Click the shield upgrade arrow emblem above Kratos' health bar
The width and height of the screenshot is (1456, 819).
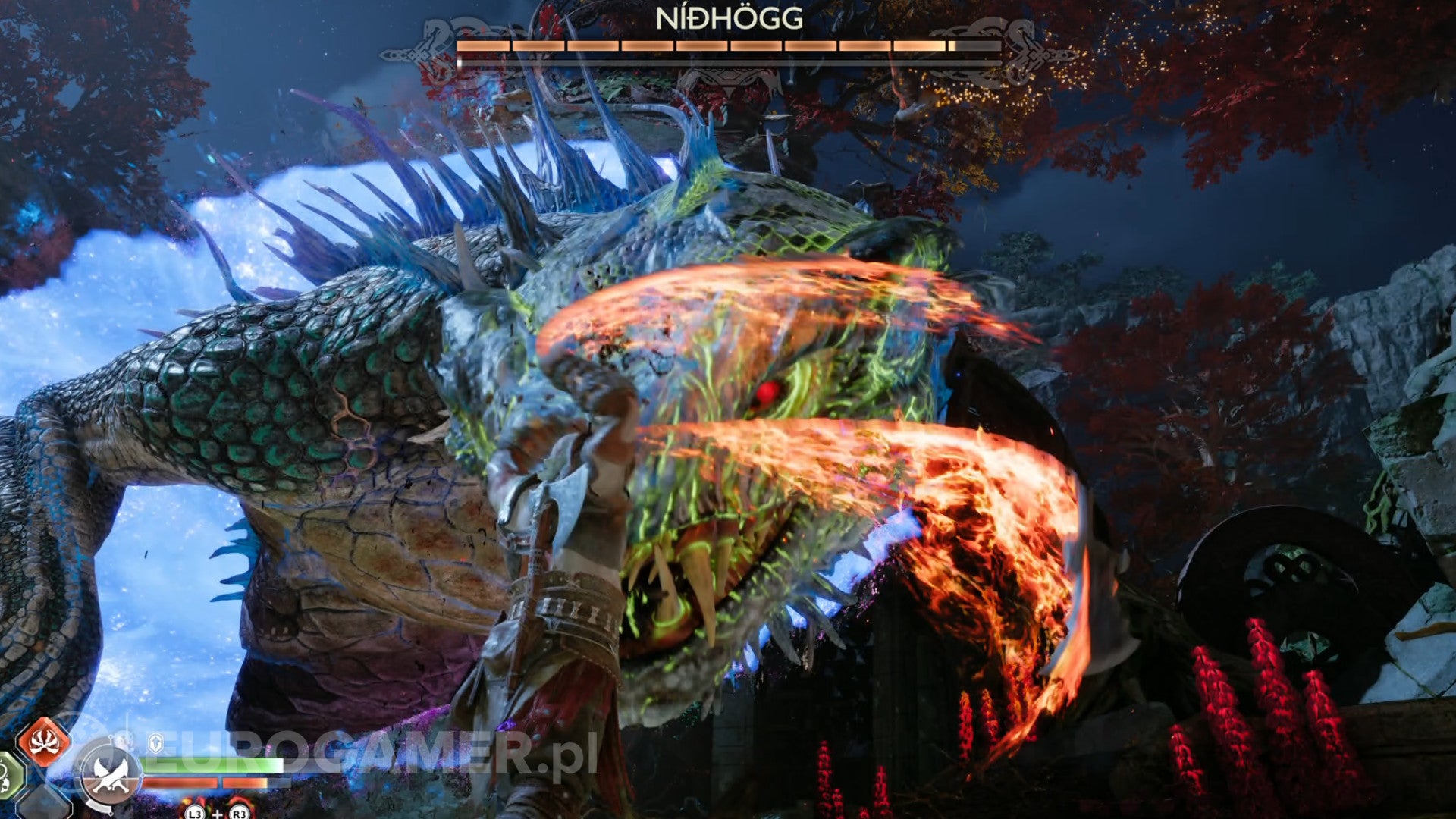tap(155, 742)
